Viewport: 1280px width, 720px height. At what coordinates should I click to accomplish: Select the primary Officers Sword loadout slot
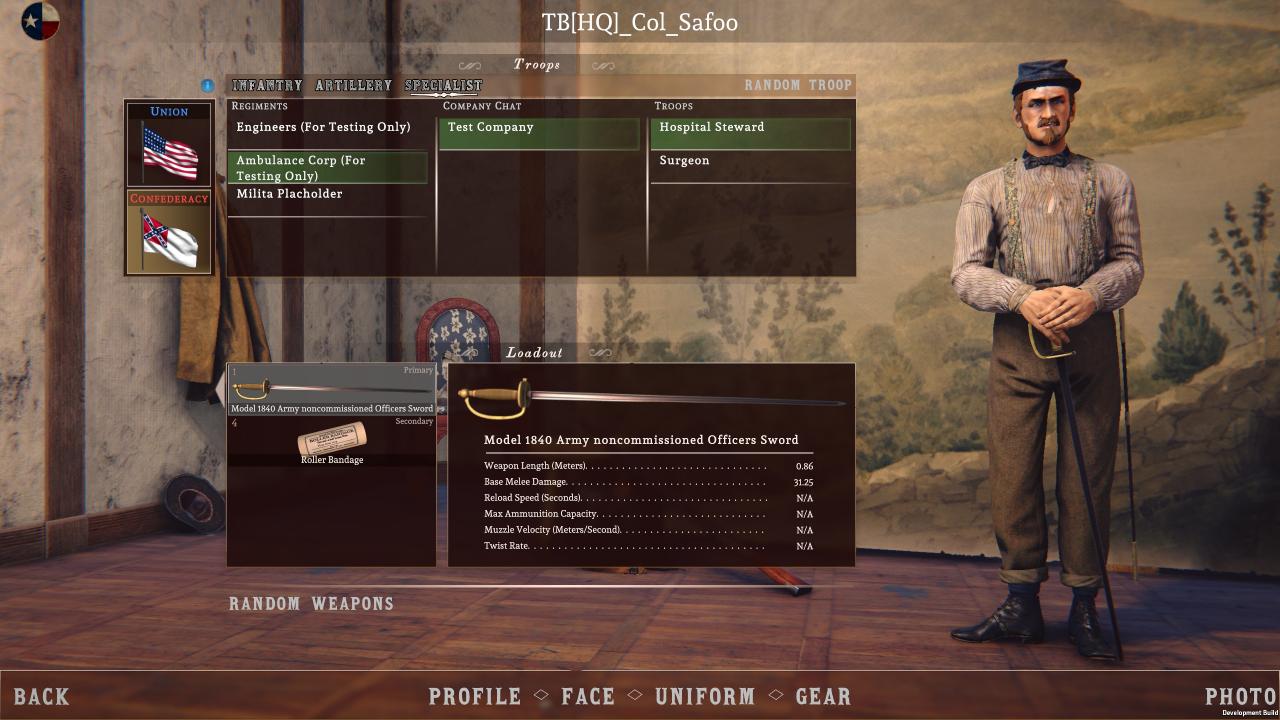click(x=332, y=390)
